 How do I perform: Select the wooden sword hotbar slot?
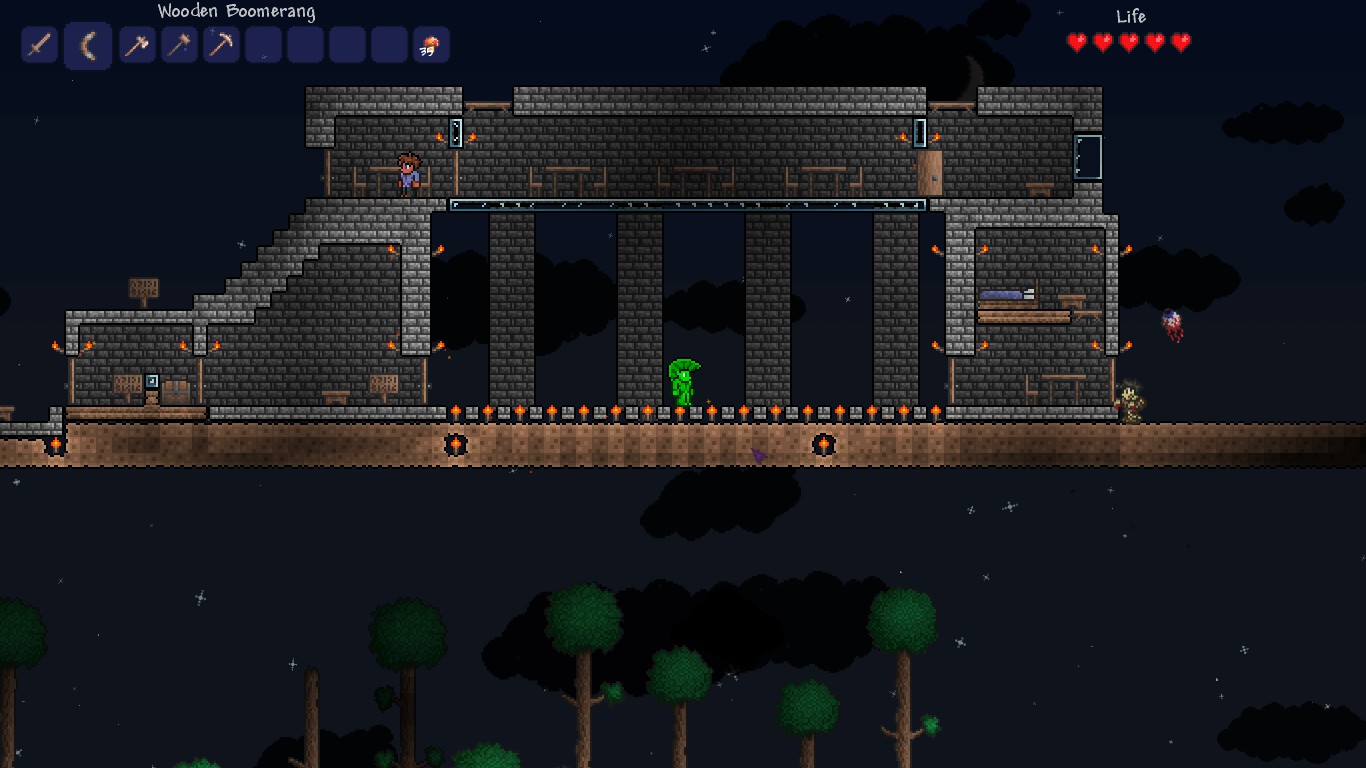[x=39, y=44]
